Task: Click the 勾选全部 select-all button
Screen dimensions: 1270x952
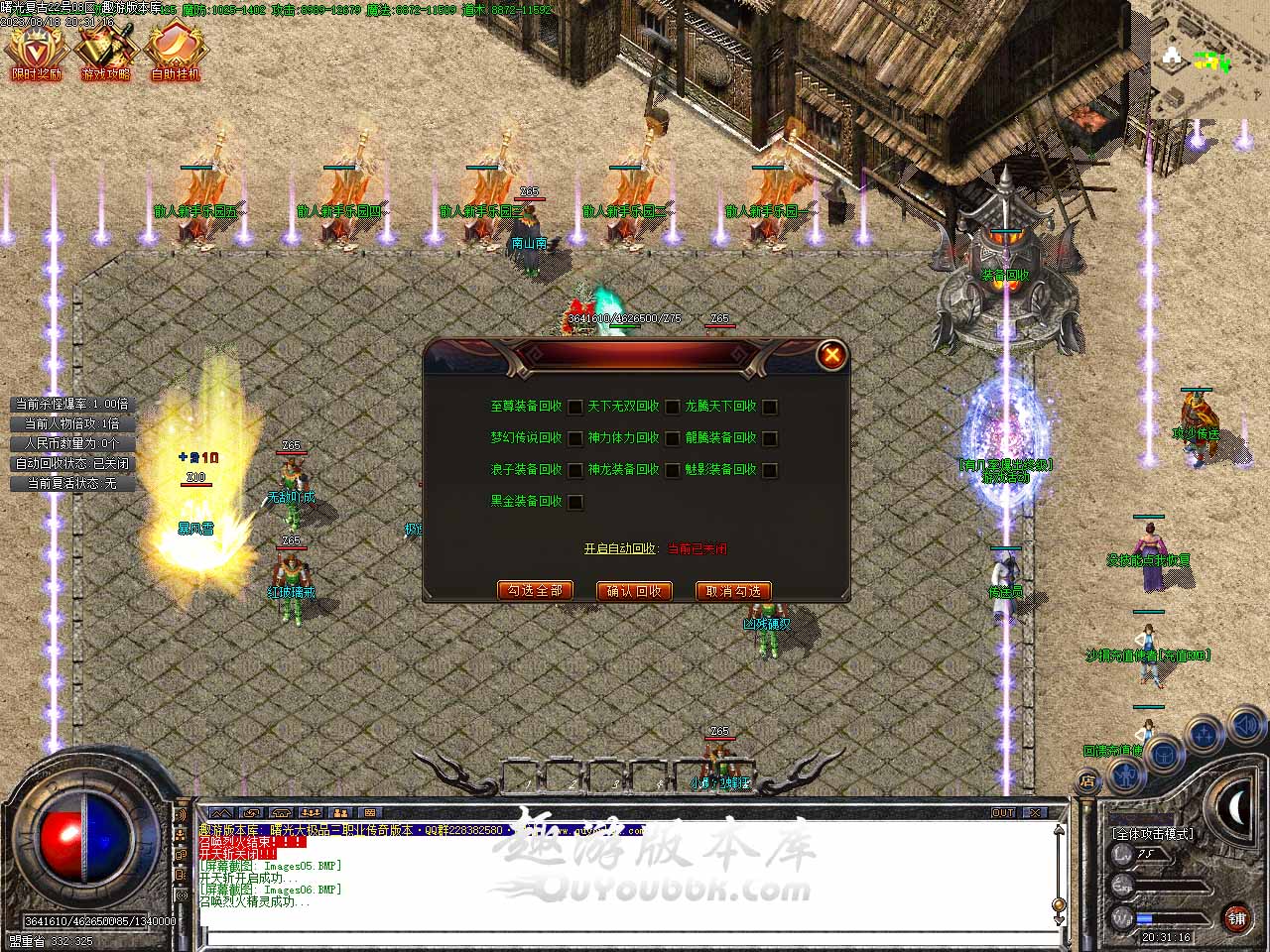Action: click(x=535, y=591)
